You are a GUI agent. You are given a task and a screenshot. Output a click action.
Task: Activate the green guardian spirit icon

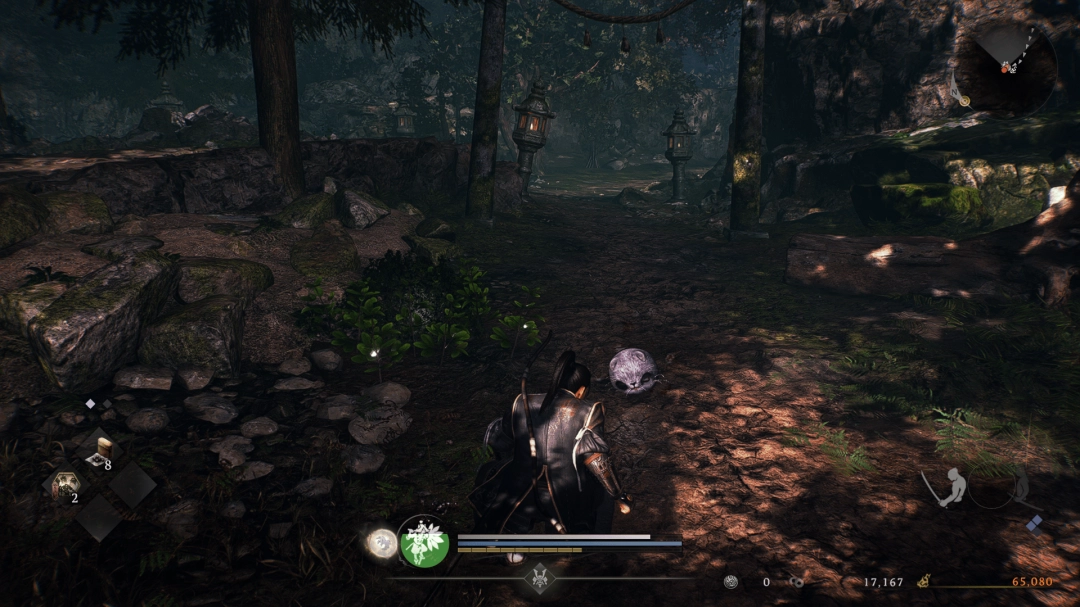click(424, 543)
